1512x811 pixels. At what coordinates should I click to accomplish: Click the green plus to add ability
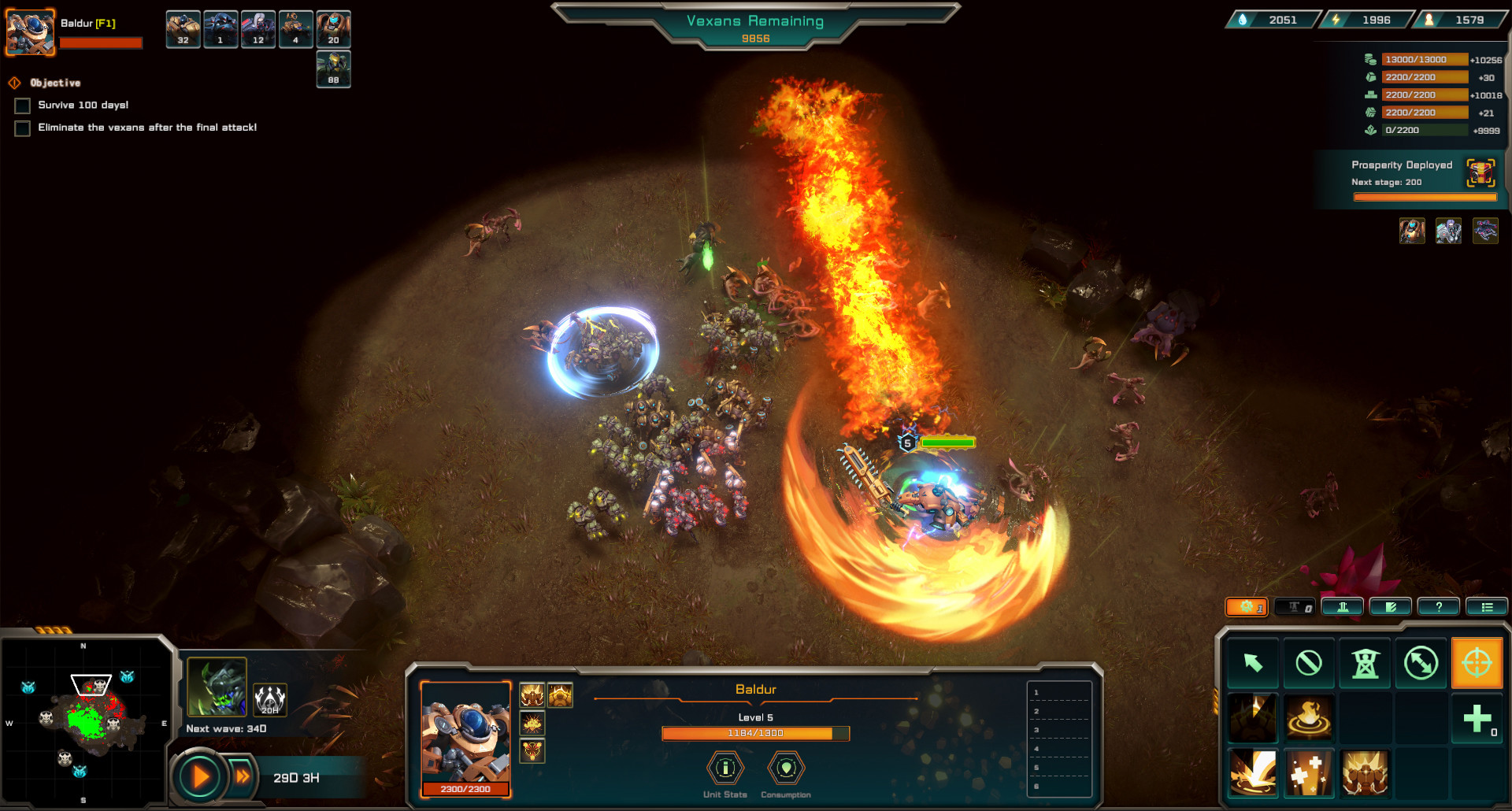[1477, 718]
